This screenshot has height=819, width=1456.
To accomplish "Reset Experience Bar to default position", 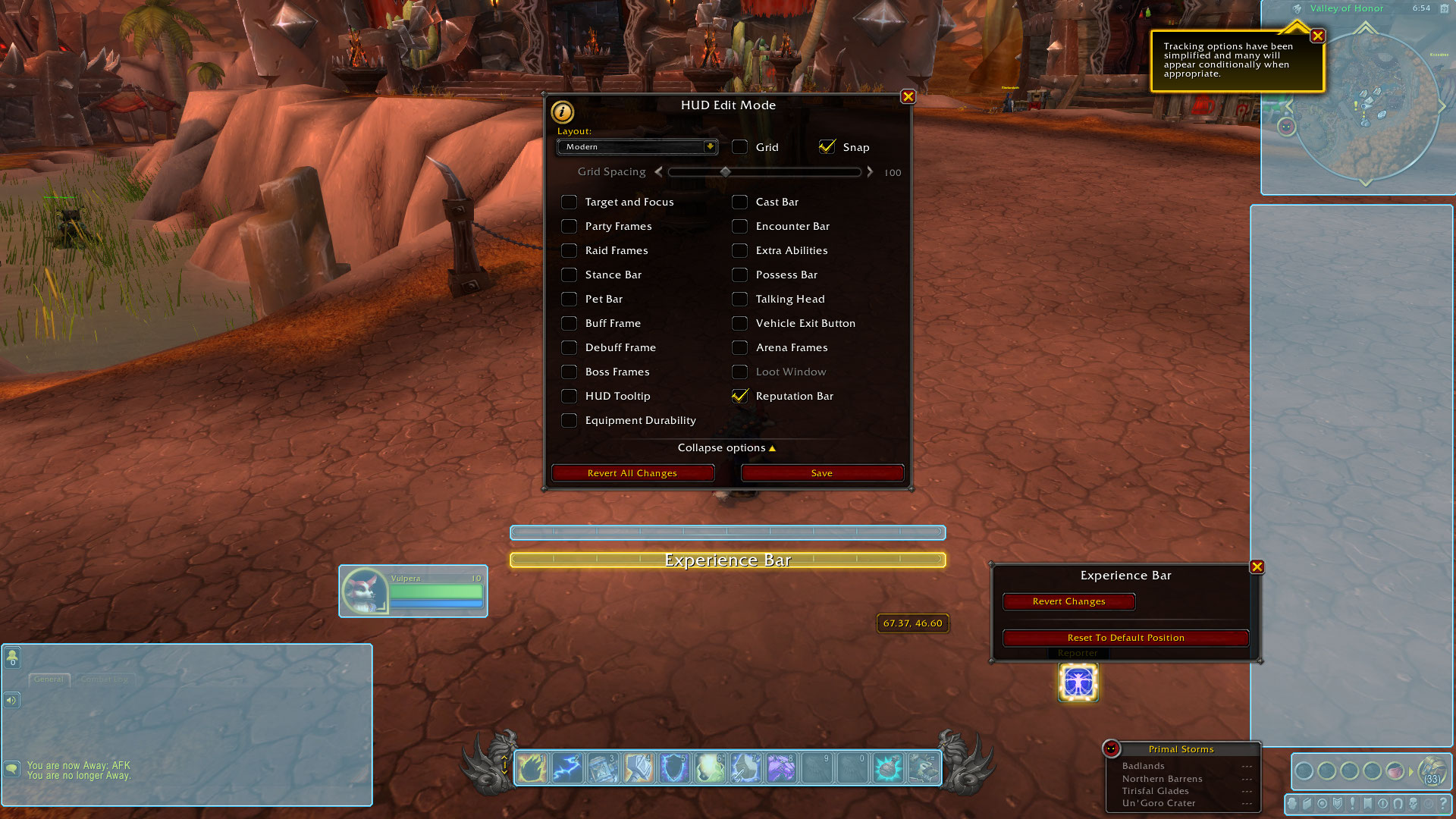I will [1125, 638].
